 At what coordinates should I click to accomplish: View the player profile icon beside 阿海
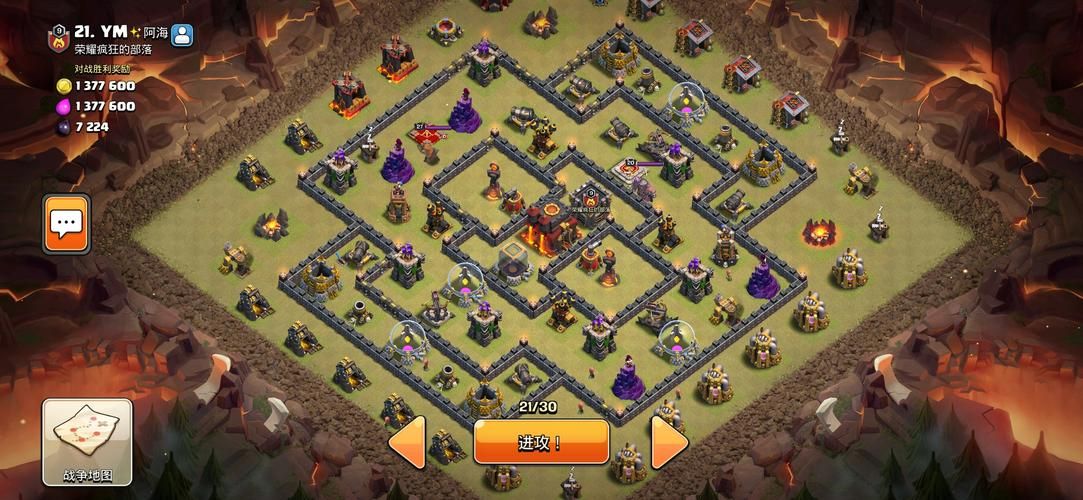click(182, 35)
